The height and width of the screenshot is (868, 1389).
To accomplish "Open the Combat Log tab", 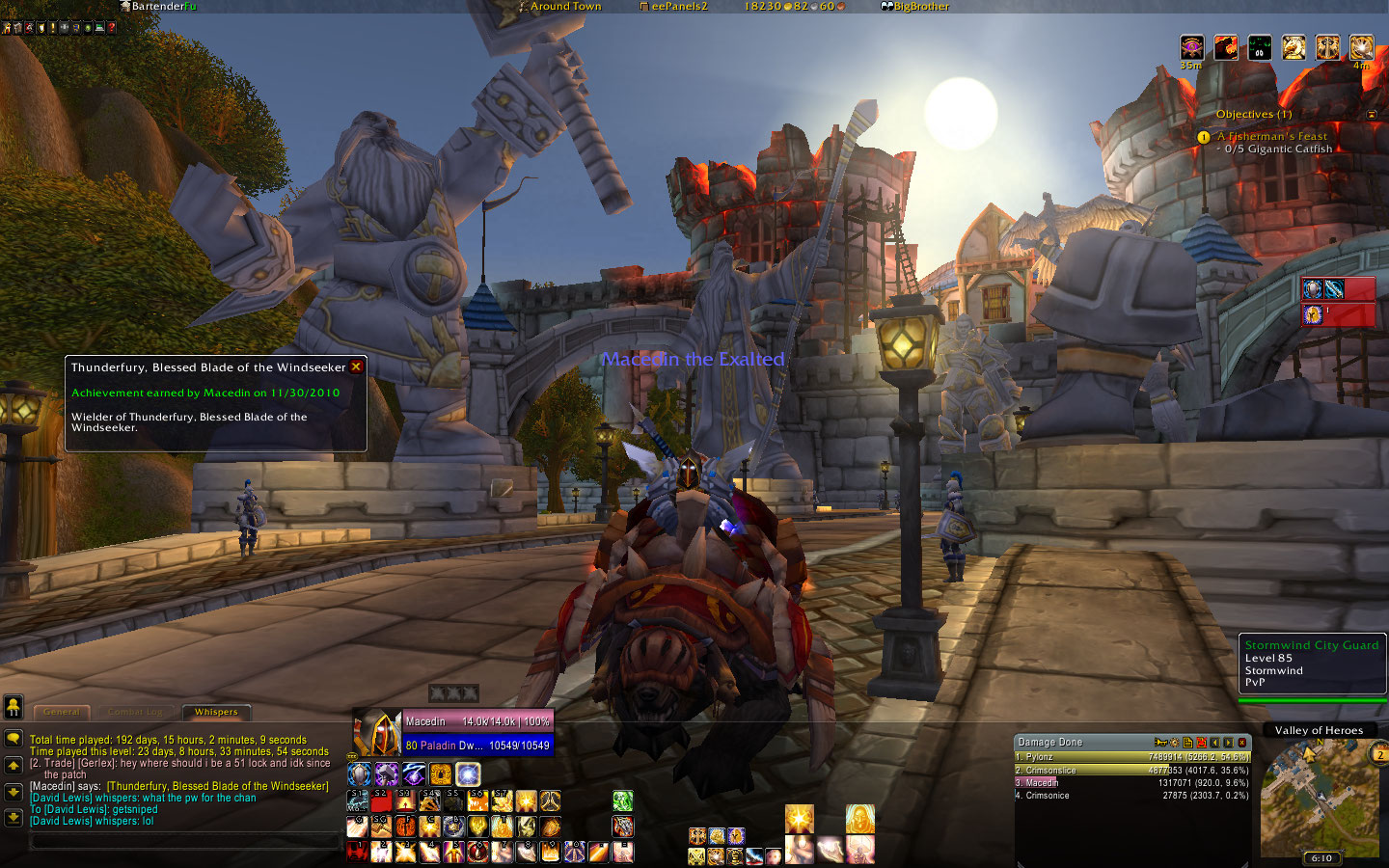I will (x=135, y=713).
